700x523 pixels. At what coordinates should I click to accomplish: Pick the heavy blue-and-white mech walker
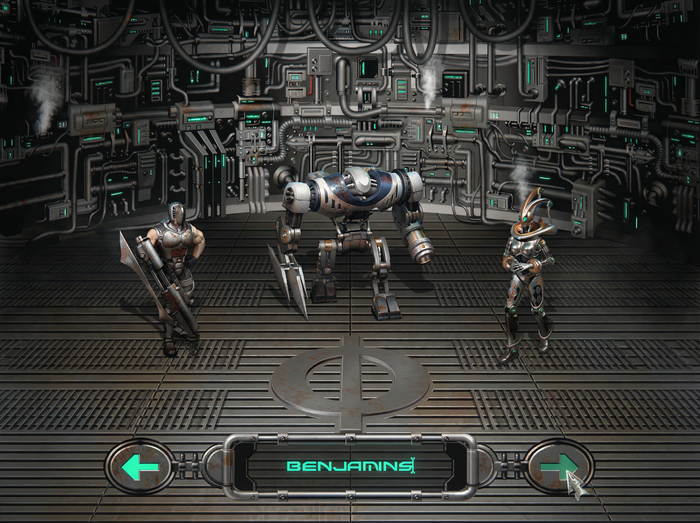[x=355, y=232]
